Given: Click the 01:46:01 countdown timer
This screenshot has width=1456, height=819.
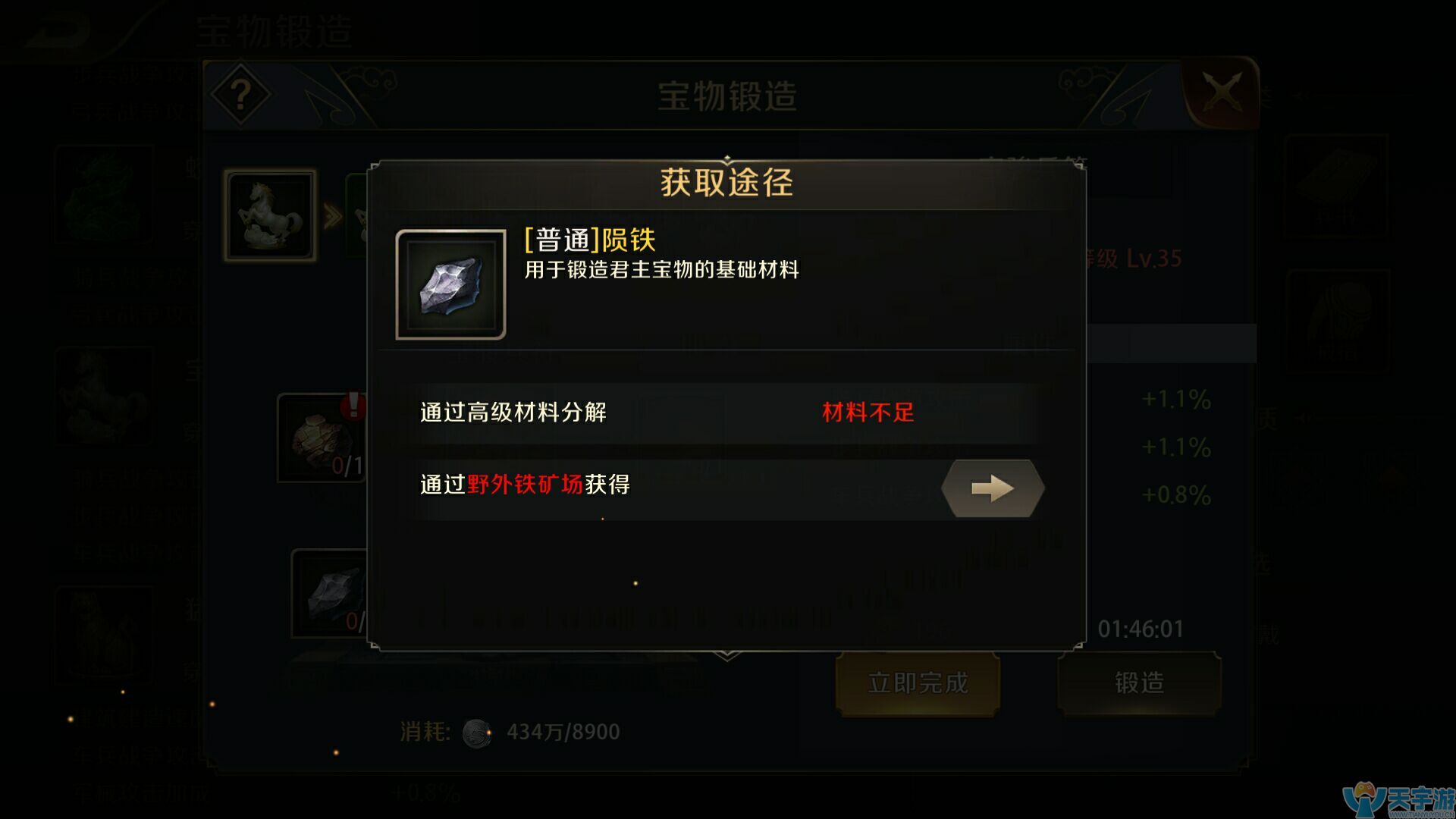Looking at the screenshot, I should tap(1141, 626).
